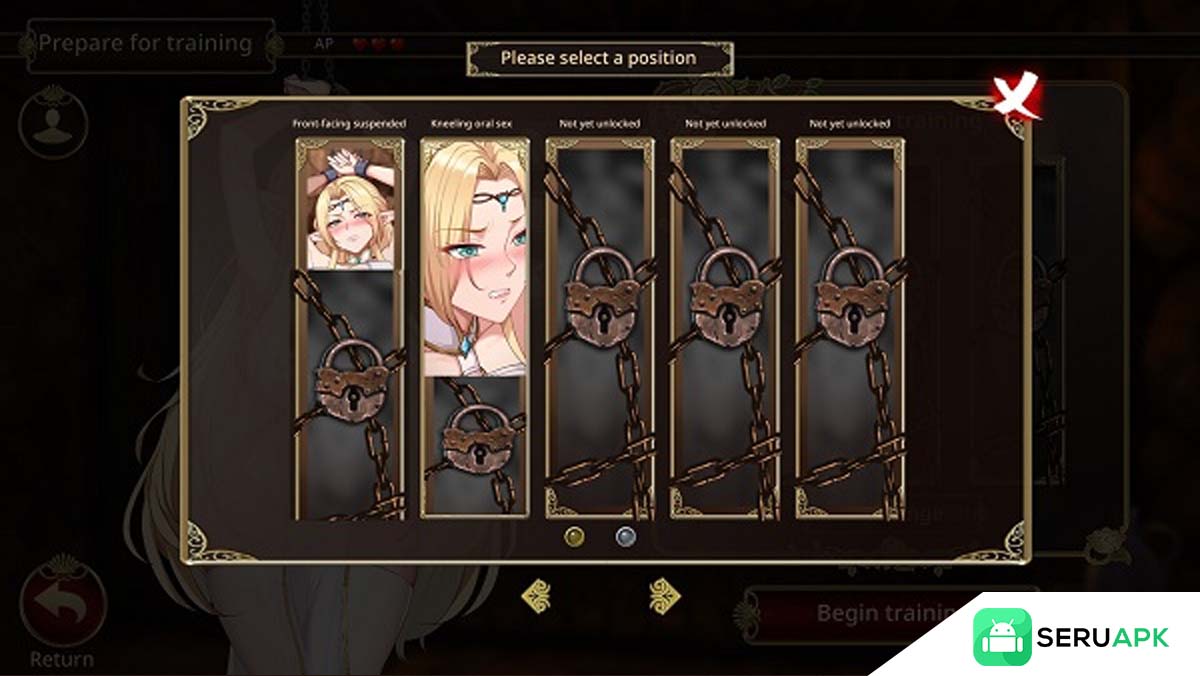1200x676 pixels.
Task: Click the left gold ornament arrow
Action: pos(536,596)
